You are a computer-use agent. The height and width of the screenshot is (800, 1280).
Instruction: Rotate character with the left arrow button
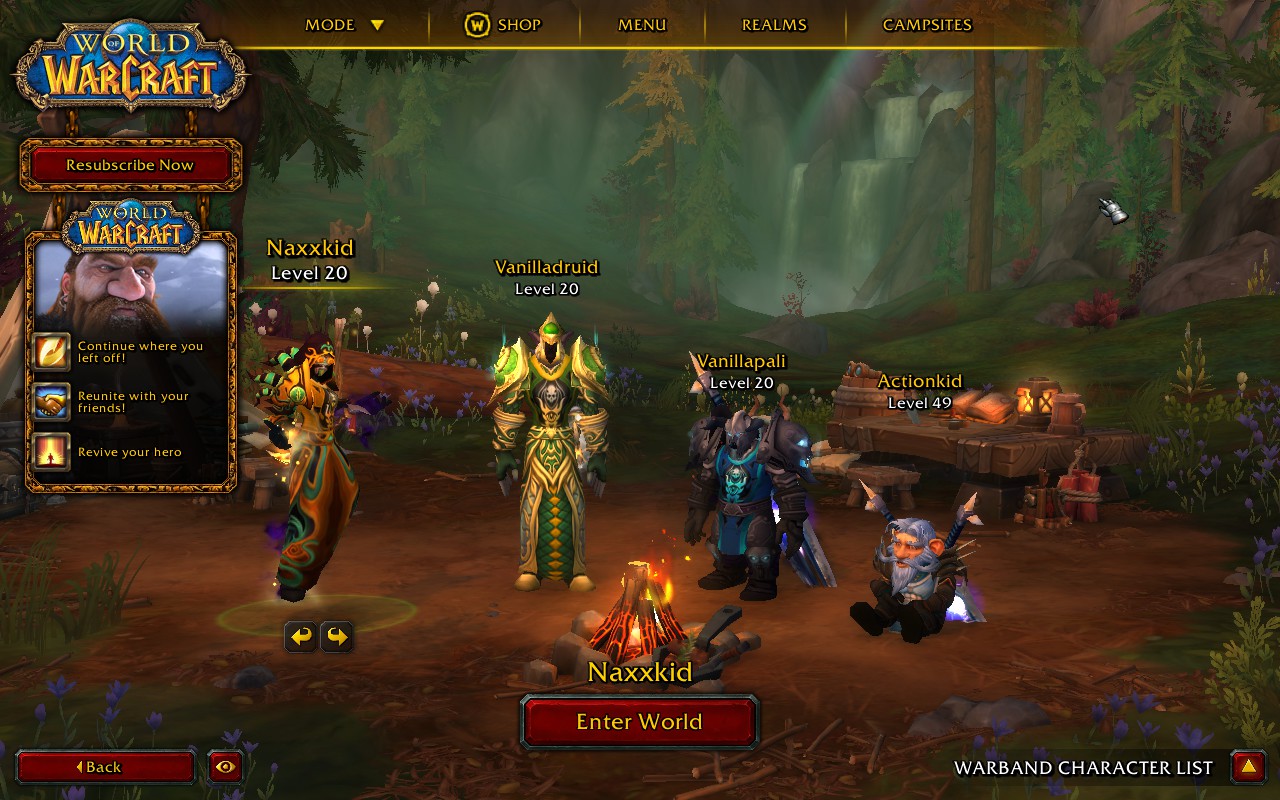coord(301,636)
